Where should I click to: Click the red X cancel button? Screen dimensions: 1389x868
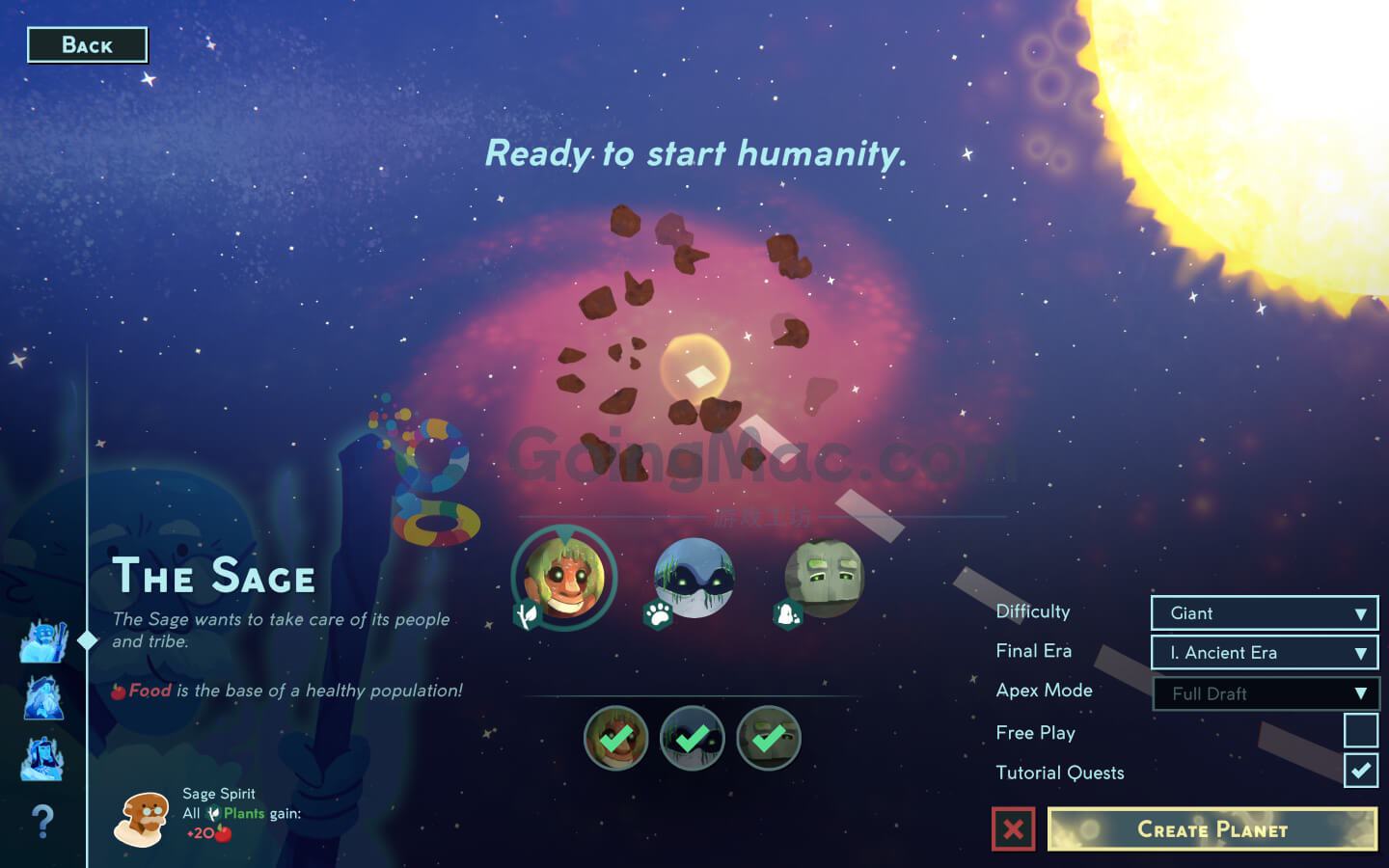[1013, 829]
